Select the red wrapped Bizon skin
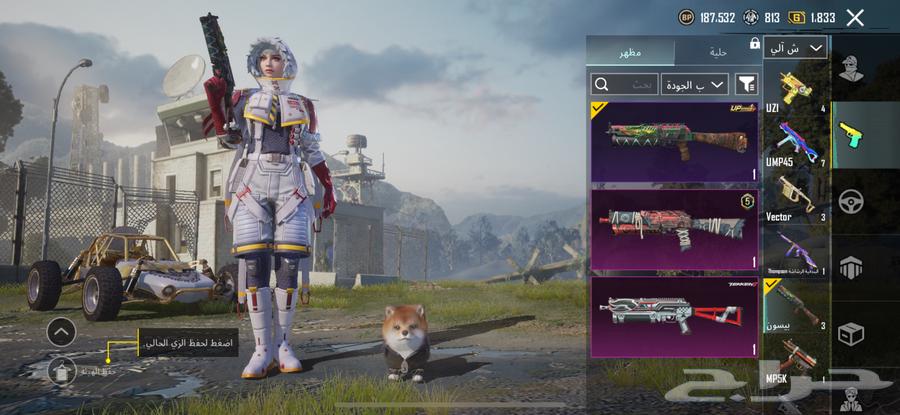 [x=674, y=228]
